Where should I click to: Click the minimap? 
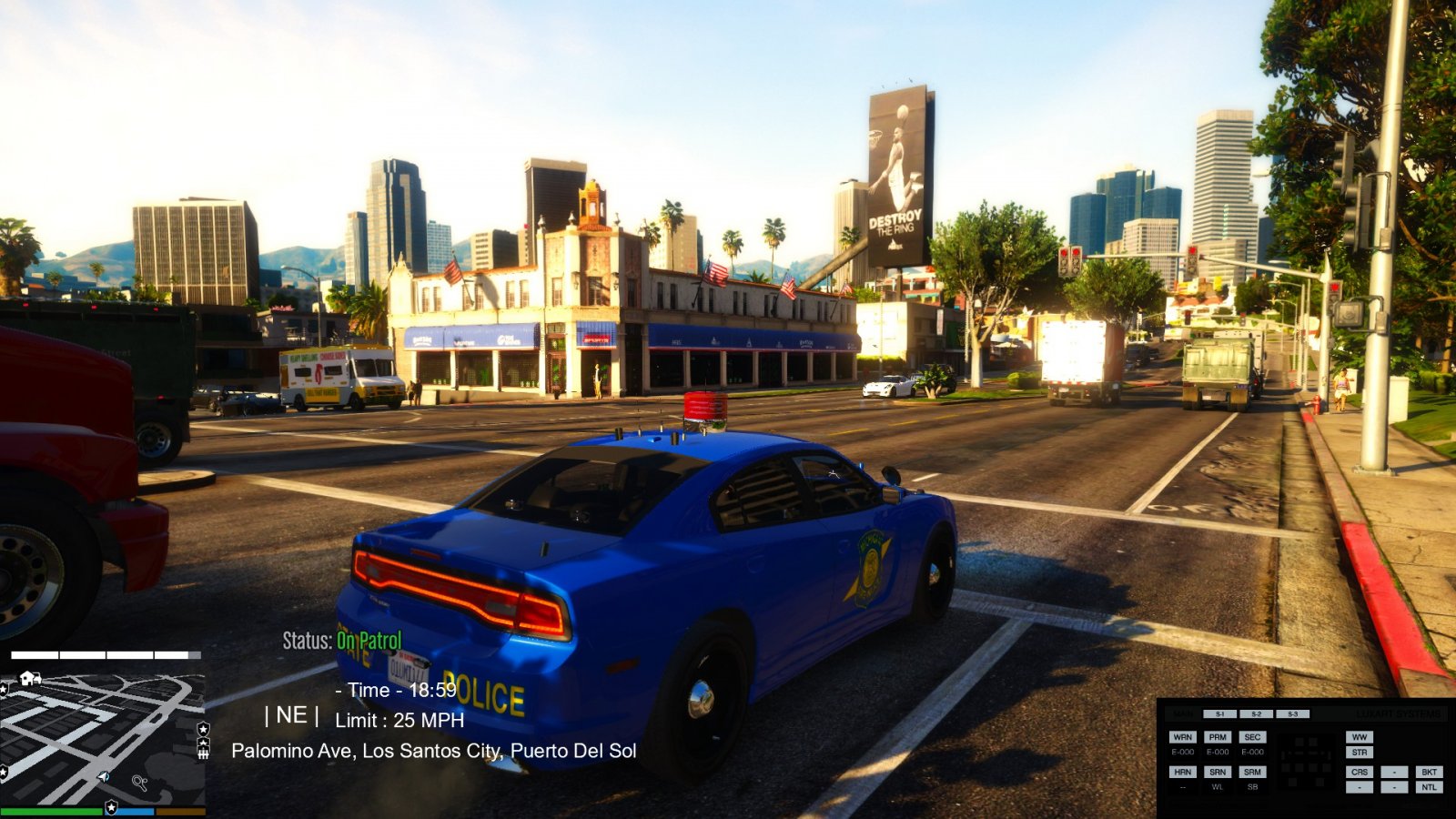pyautogui.click(x=102, y=737)
